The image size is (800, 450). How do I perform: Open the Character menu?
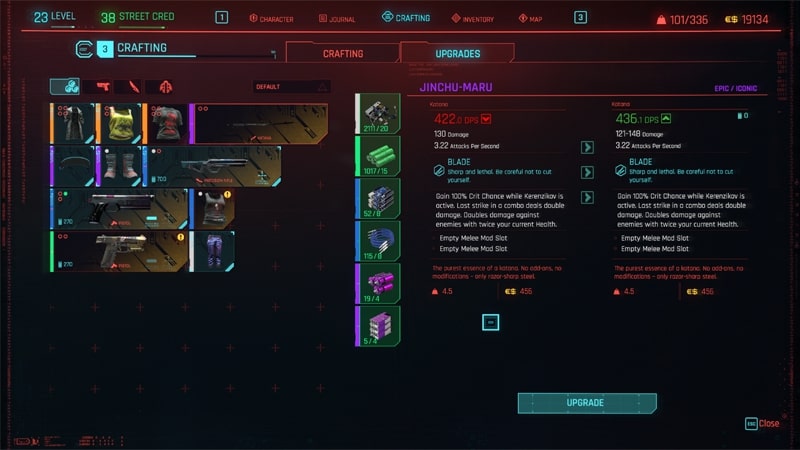[271, 18]
